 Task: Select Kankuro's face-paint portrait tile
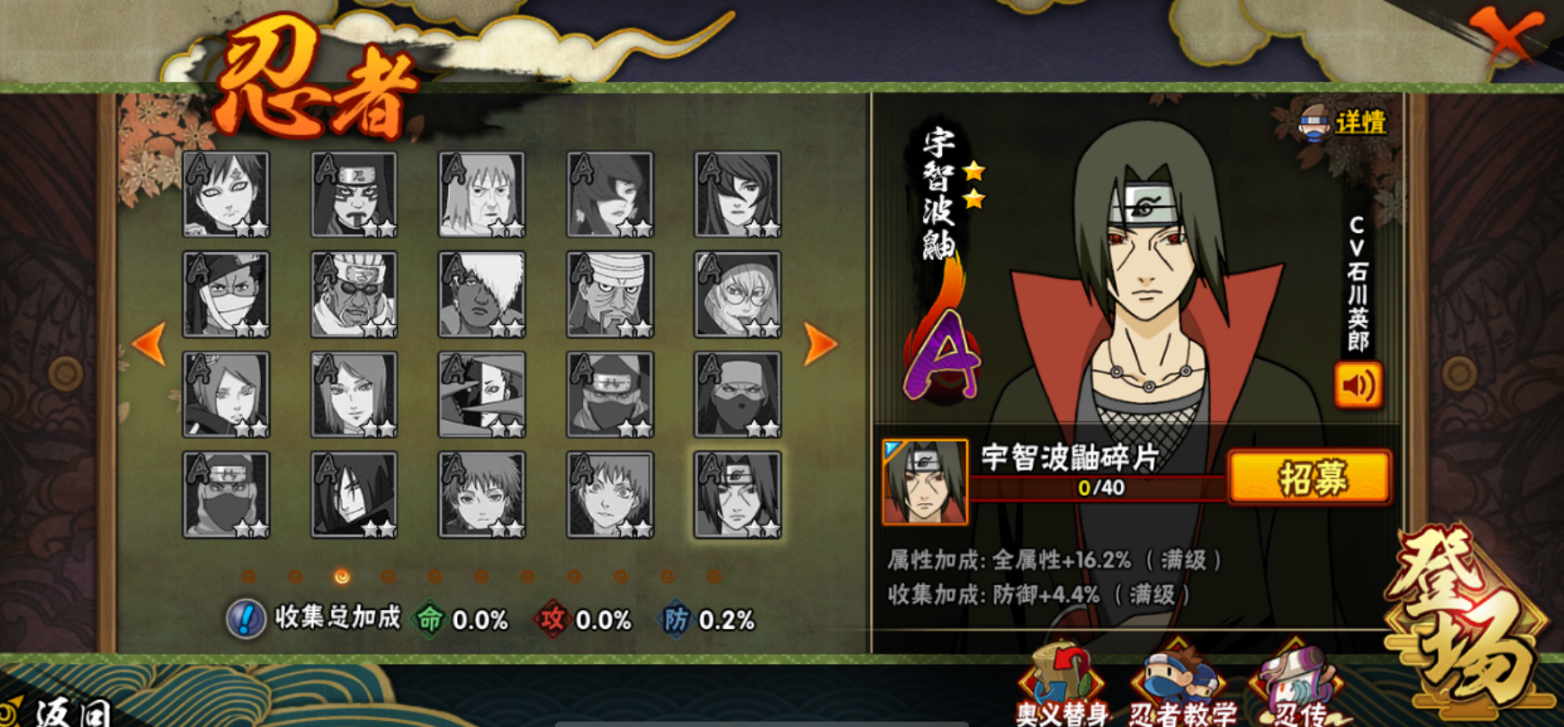click(x=354, y=194)
